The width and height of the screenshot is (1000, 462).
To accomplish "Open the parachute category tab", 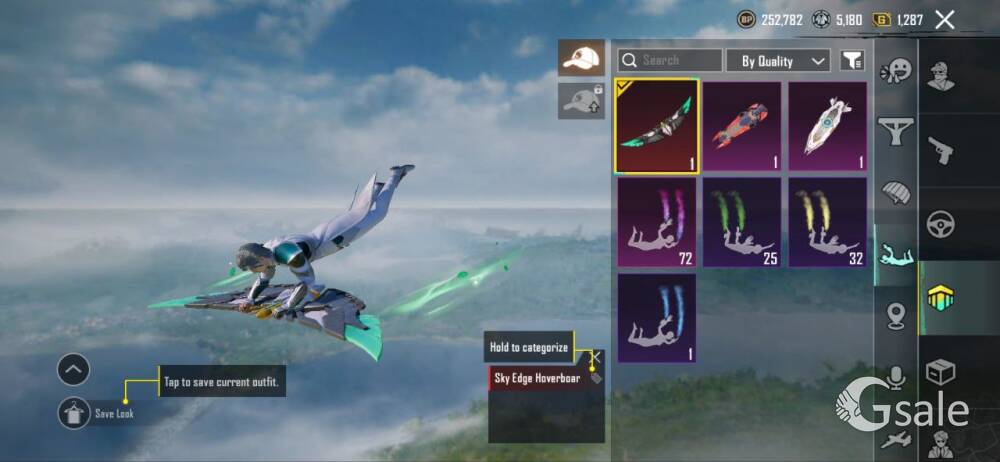I will pyautogui.click(x=895, y=192).
